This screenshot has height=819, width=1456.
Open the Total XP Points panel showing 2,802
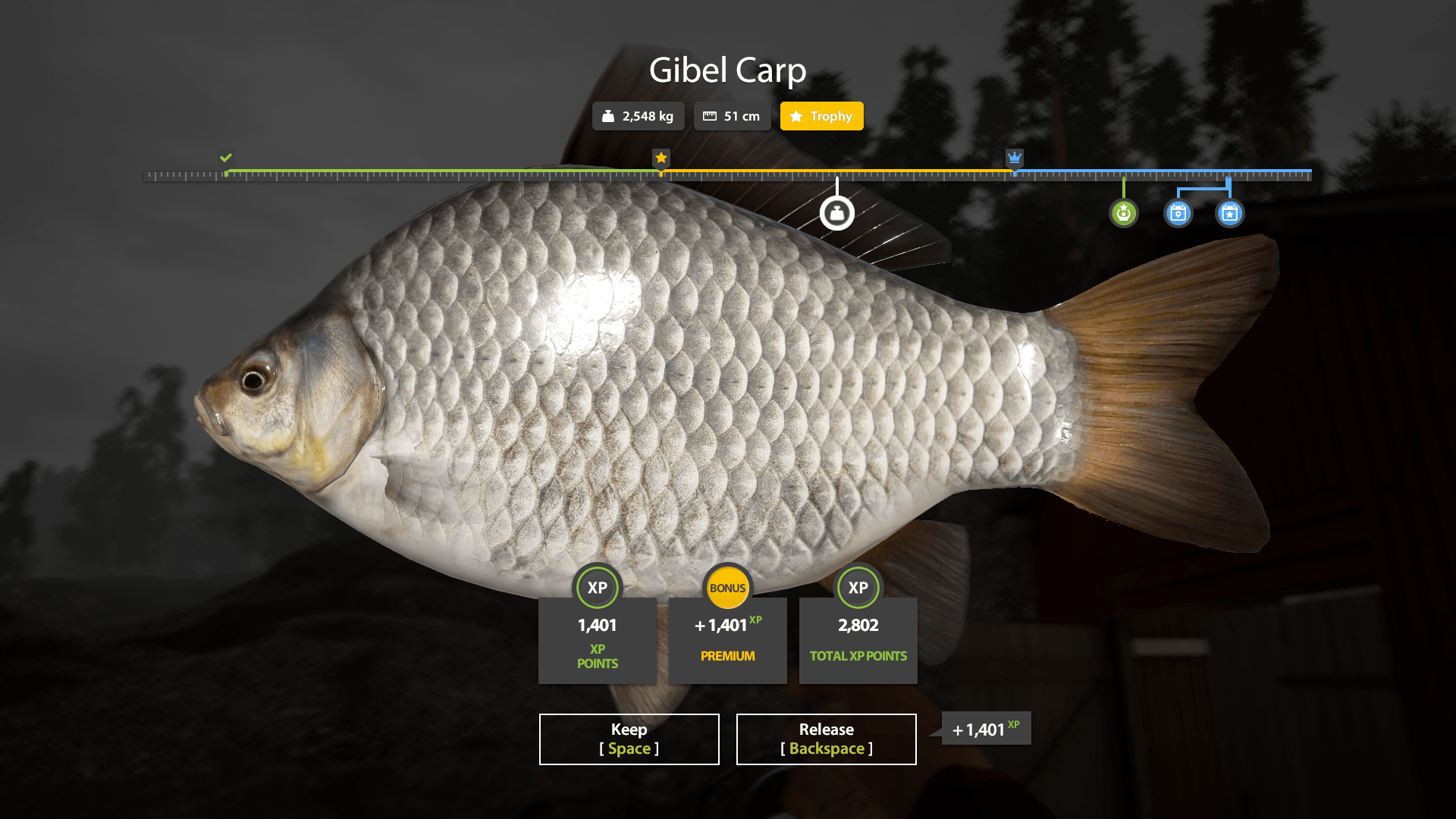click(x=858, y=641)
